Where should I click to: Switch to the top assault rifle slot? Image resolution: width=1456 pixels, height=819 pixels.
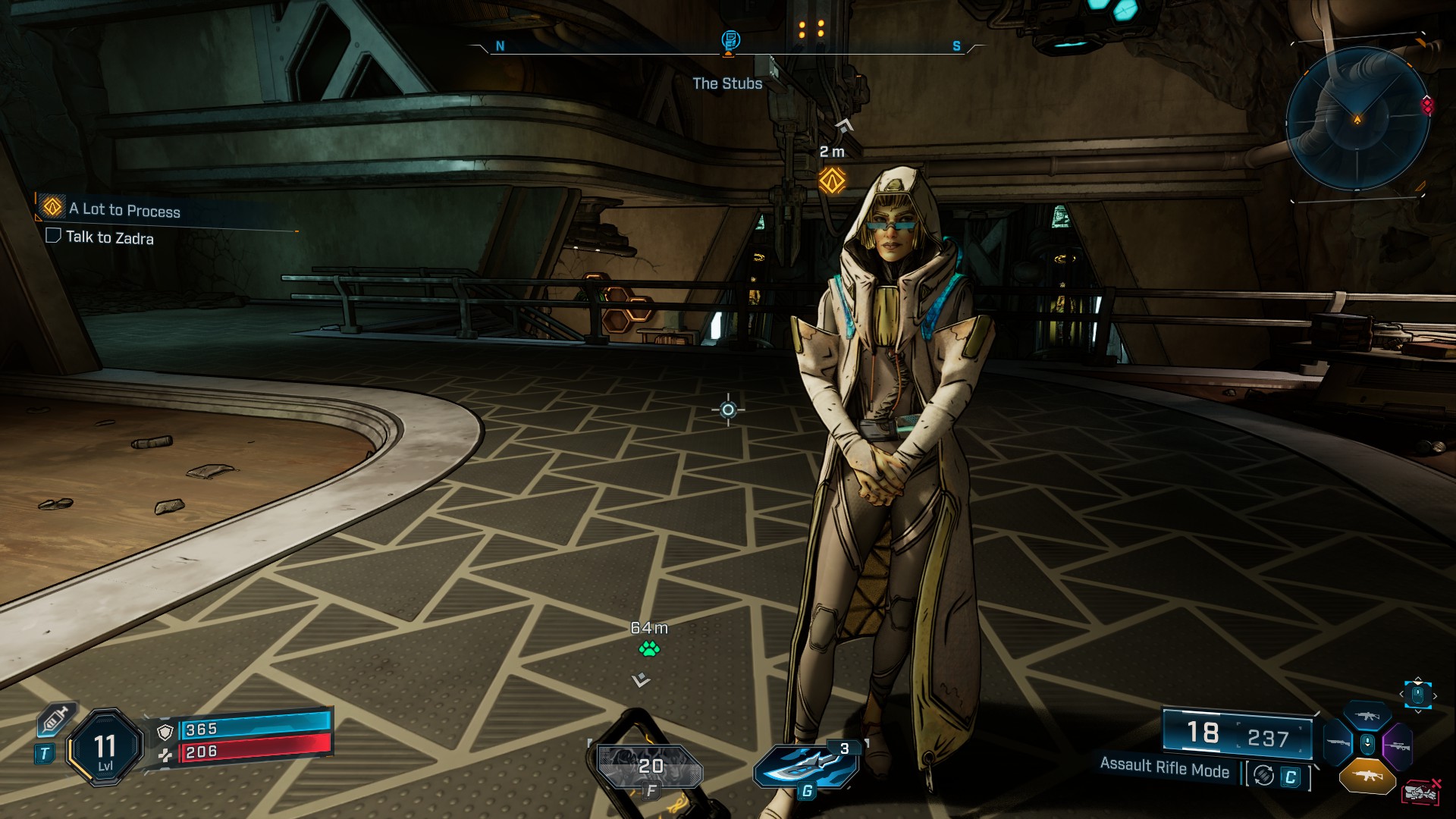[1367, 716]
